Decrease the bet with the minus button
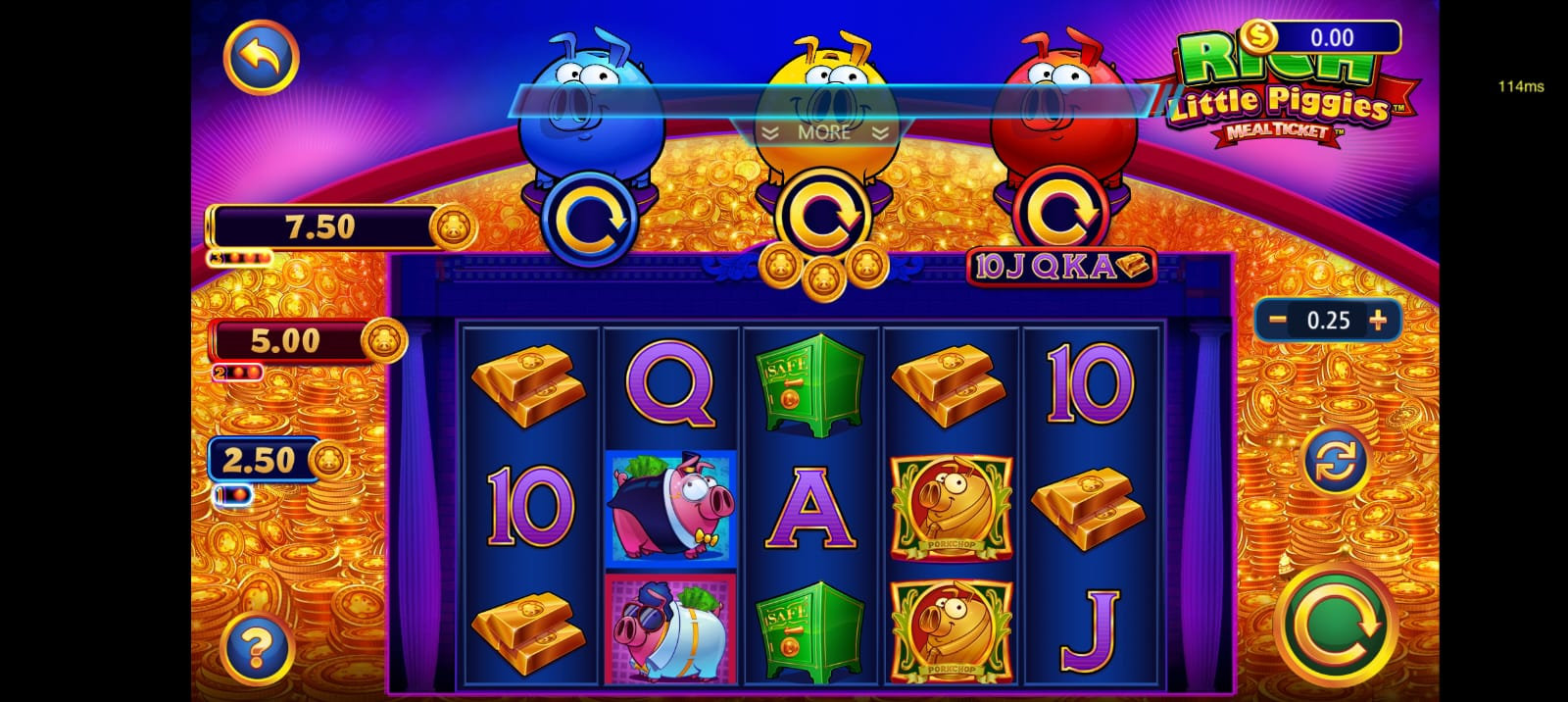Viewport: 1568px width, 702px height. pyautogui.click(x=1277, y=320)
